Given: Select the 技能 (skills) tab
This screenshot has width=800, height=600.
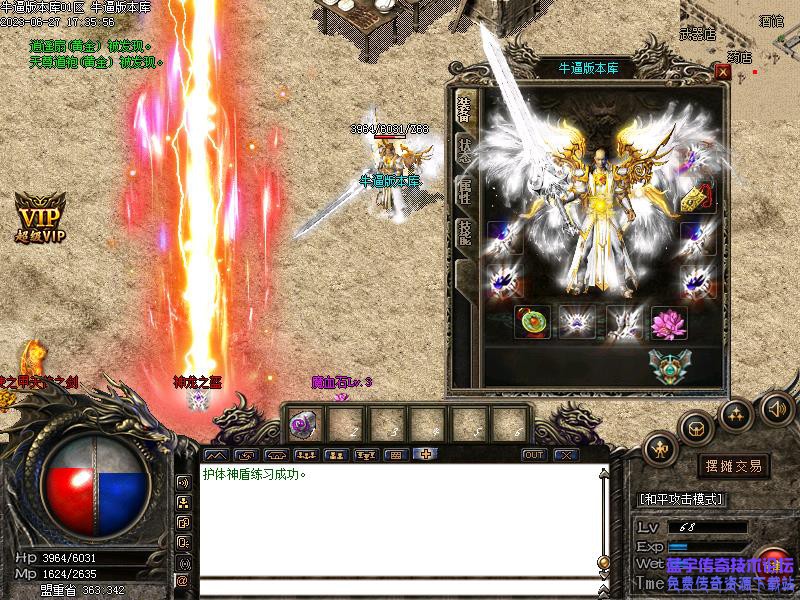Looking at the screenshot, I should [465, 233].
